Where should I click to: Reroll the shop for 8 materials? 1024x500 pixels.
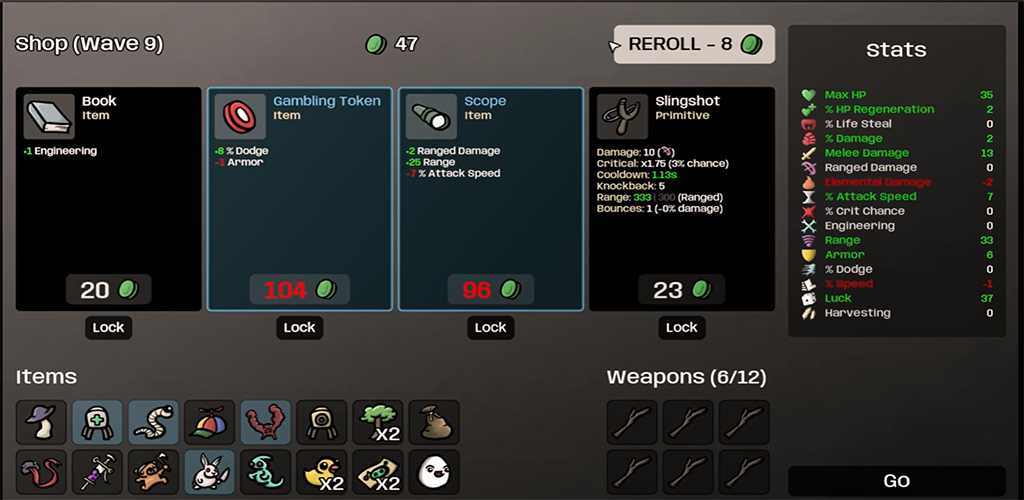(693, 45)
